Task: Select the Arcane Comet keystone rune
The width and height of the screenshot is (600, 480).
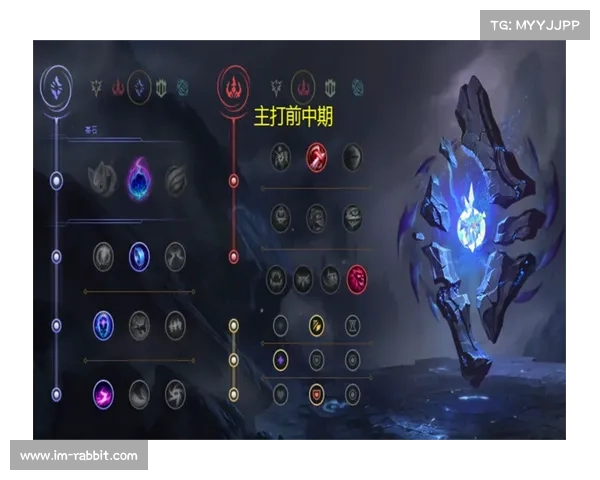Action: tap(139, 180)
